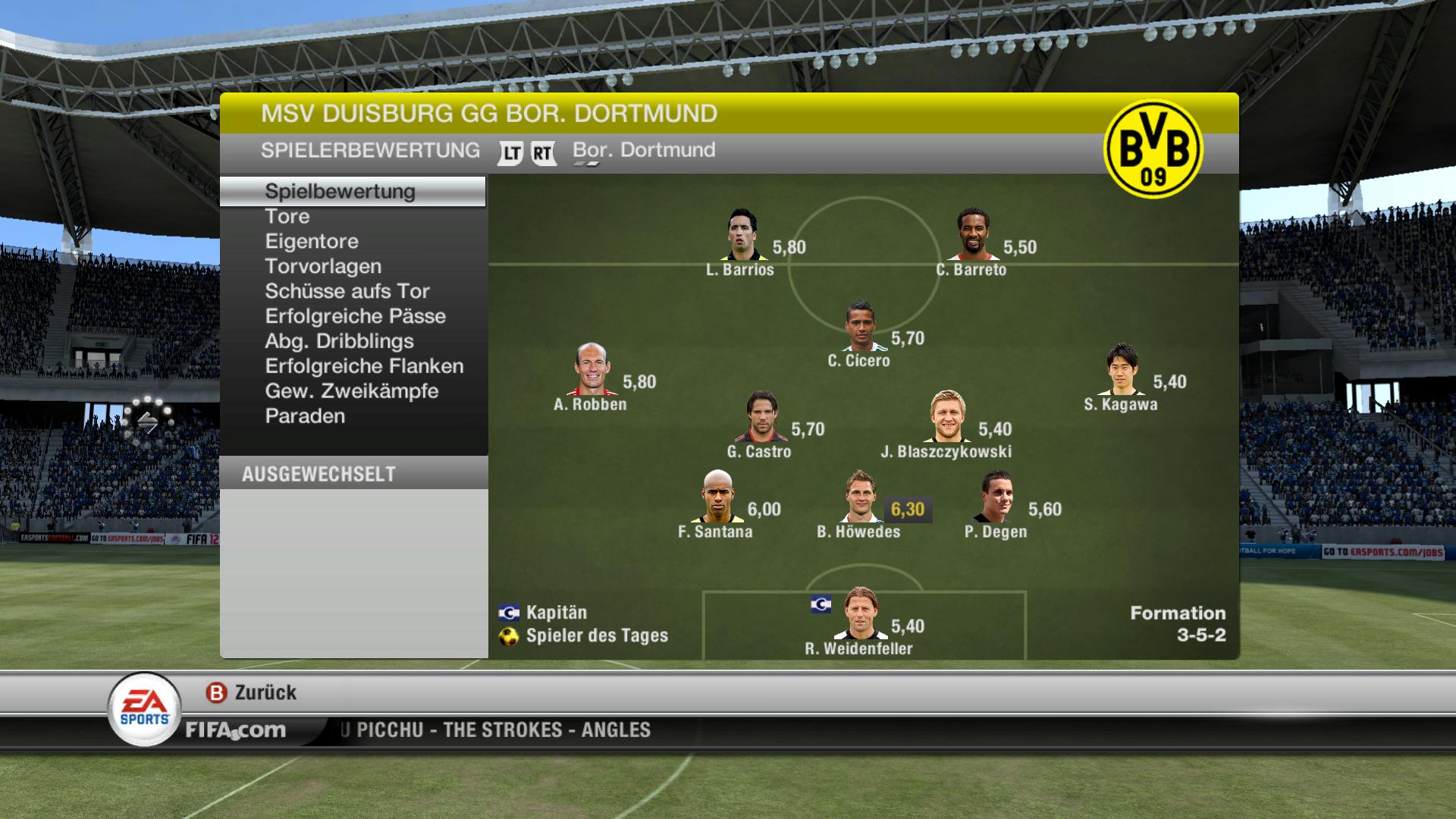This screenshot has height=819, width=1456.
Task: Select C. Cícero player portrait
Action: pos(860,327)
